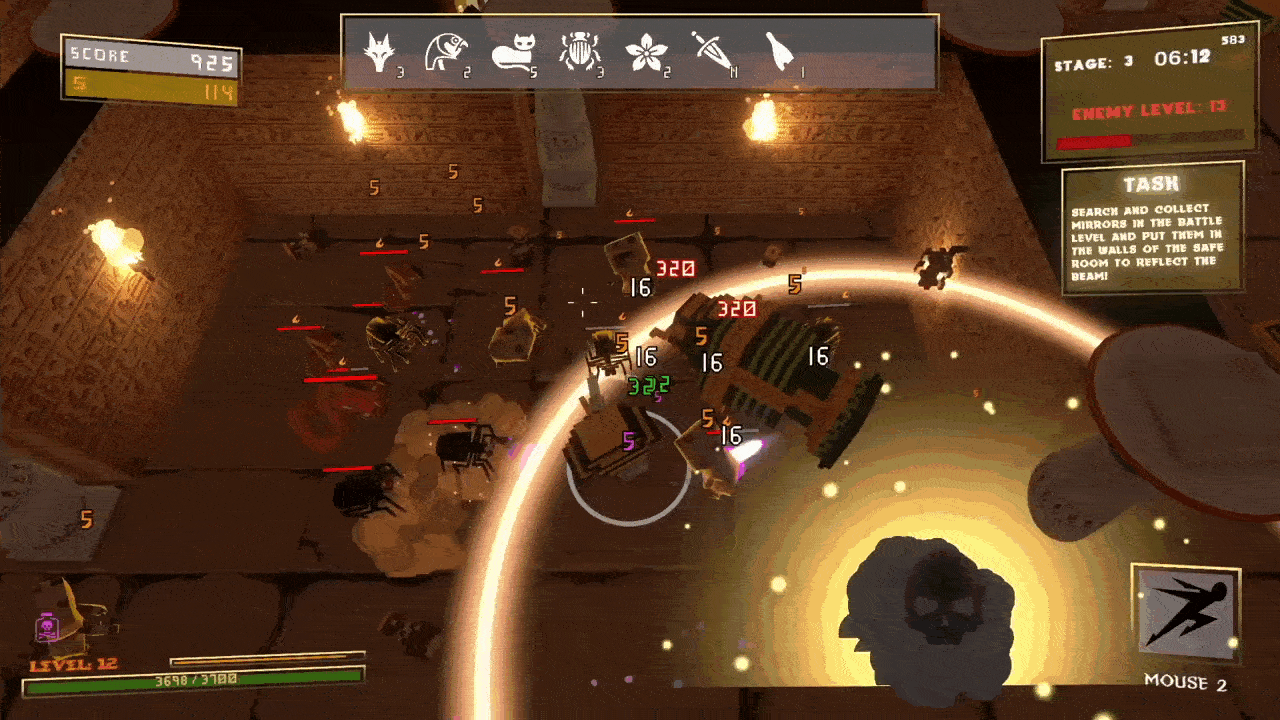Open the Task objective panel
This screenshot has height=720, width=1280.
click(1152, 231)
